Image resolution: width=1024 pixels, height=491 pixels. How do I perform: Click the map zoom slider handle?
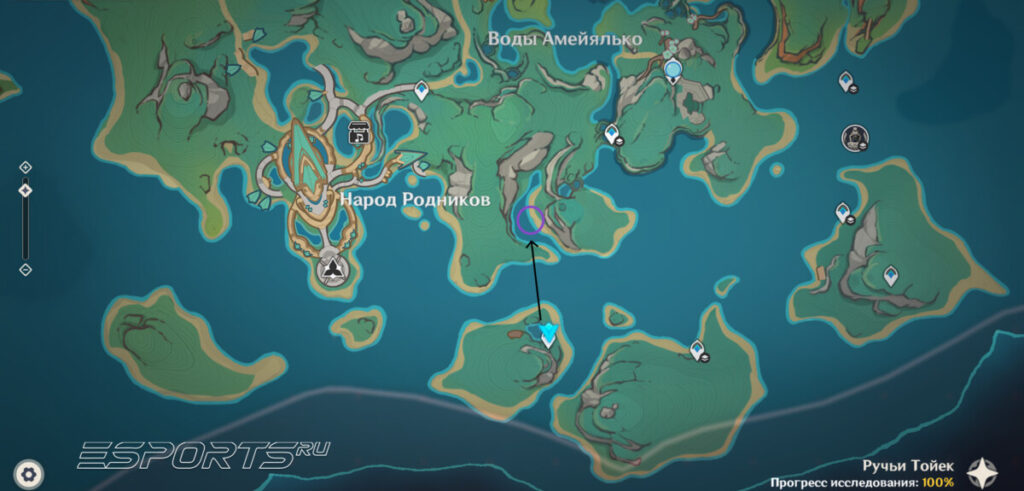(x=26, y=190)
